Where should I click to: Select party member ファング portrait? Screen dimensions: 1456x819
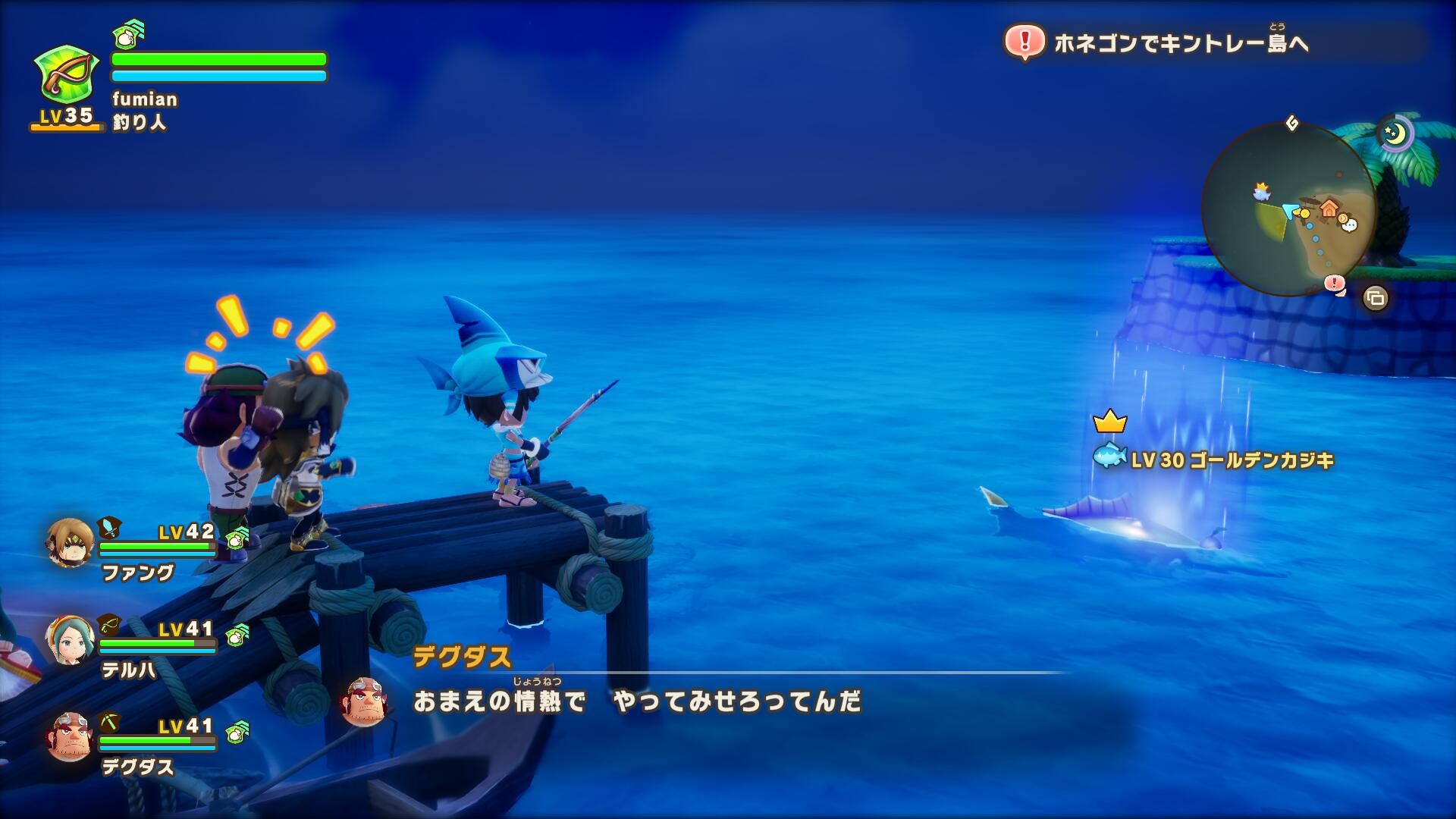coord(70,543)
